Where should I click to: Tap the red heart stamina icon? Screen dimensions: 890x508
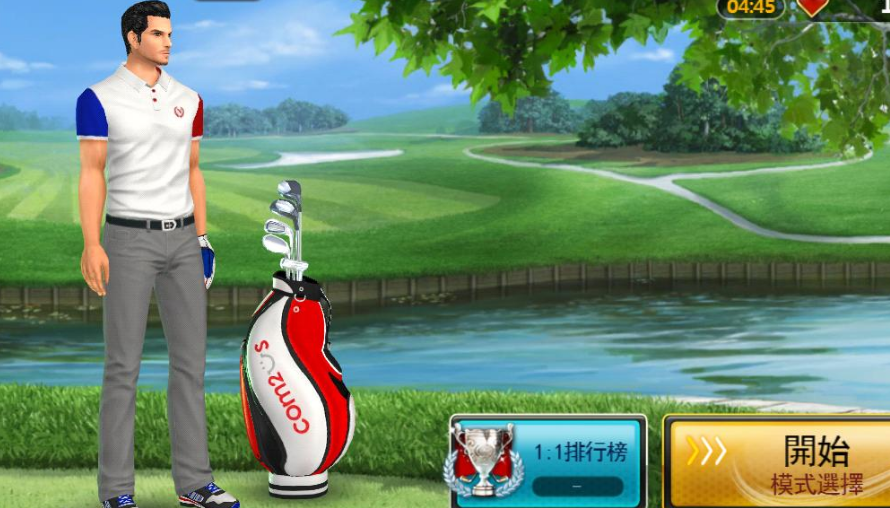tap(813, 6)
